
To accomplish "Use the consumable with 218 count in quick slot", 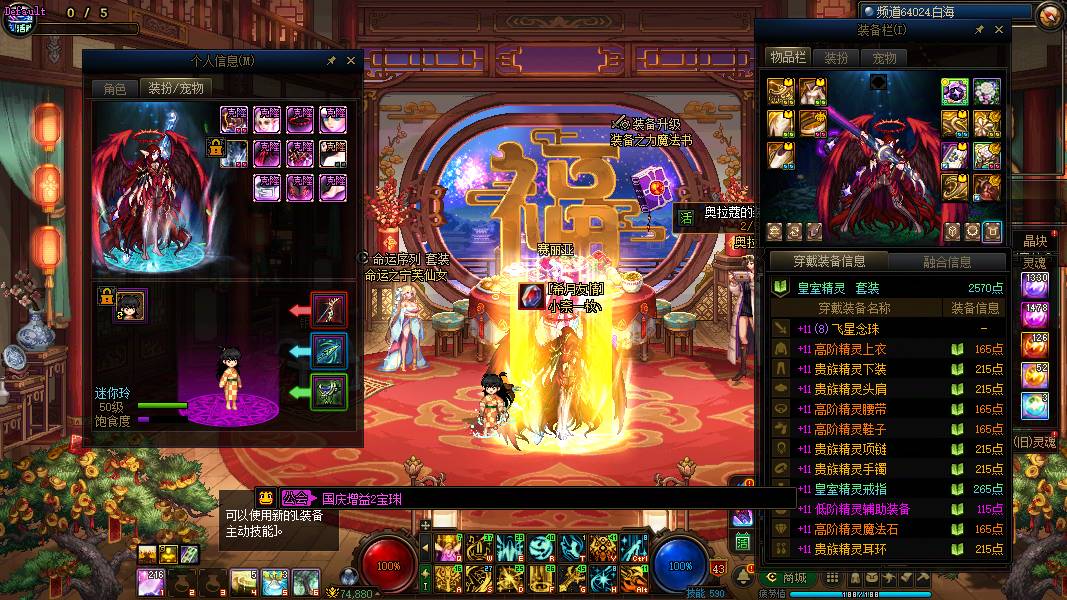I will pos(151,580).
